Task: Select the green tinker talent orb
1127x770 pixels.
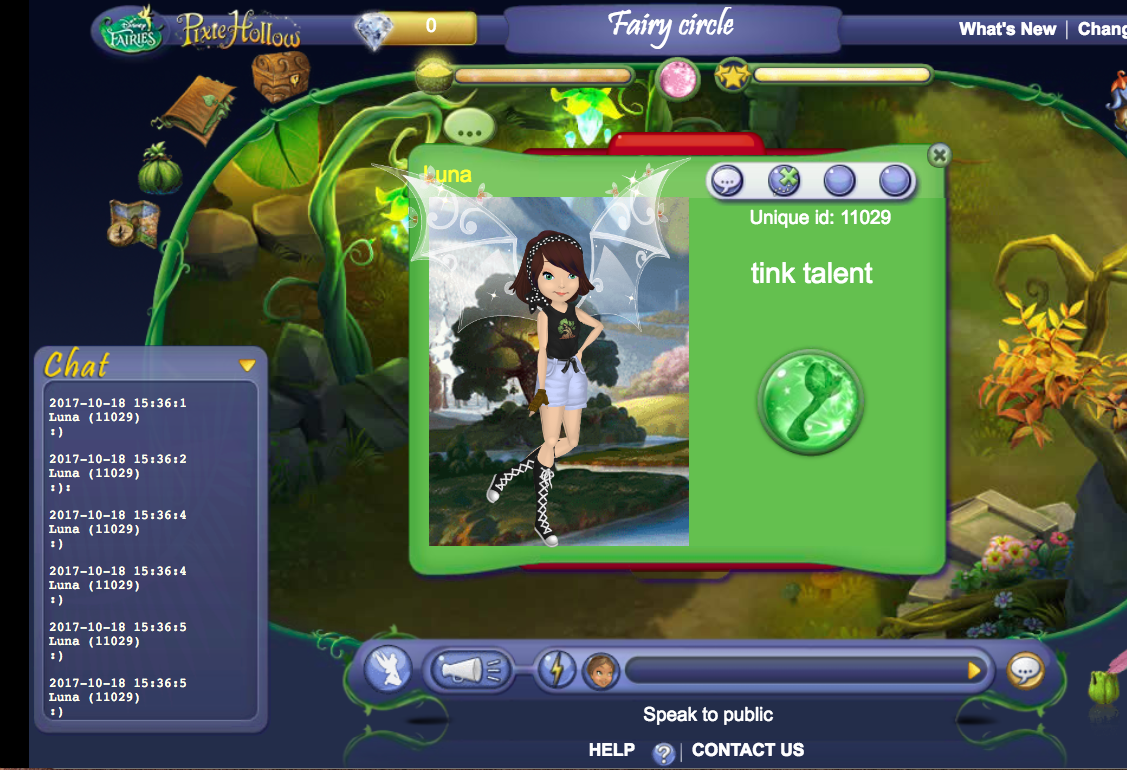Action: pos(810,400)
